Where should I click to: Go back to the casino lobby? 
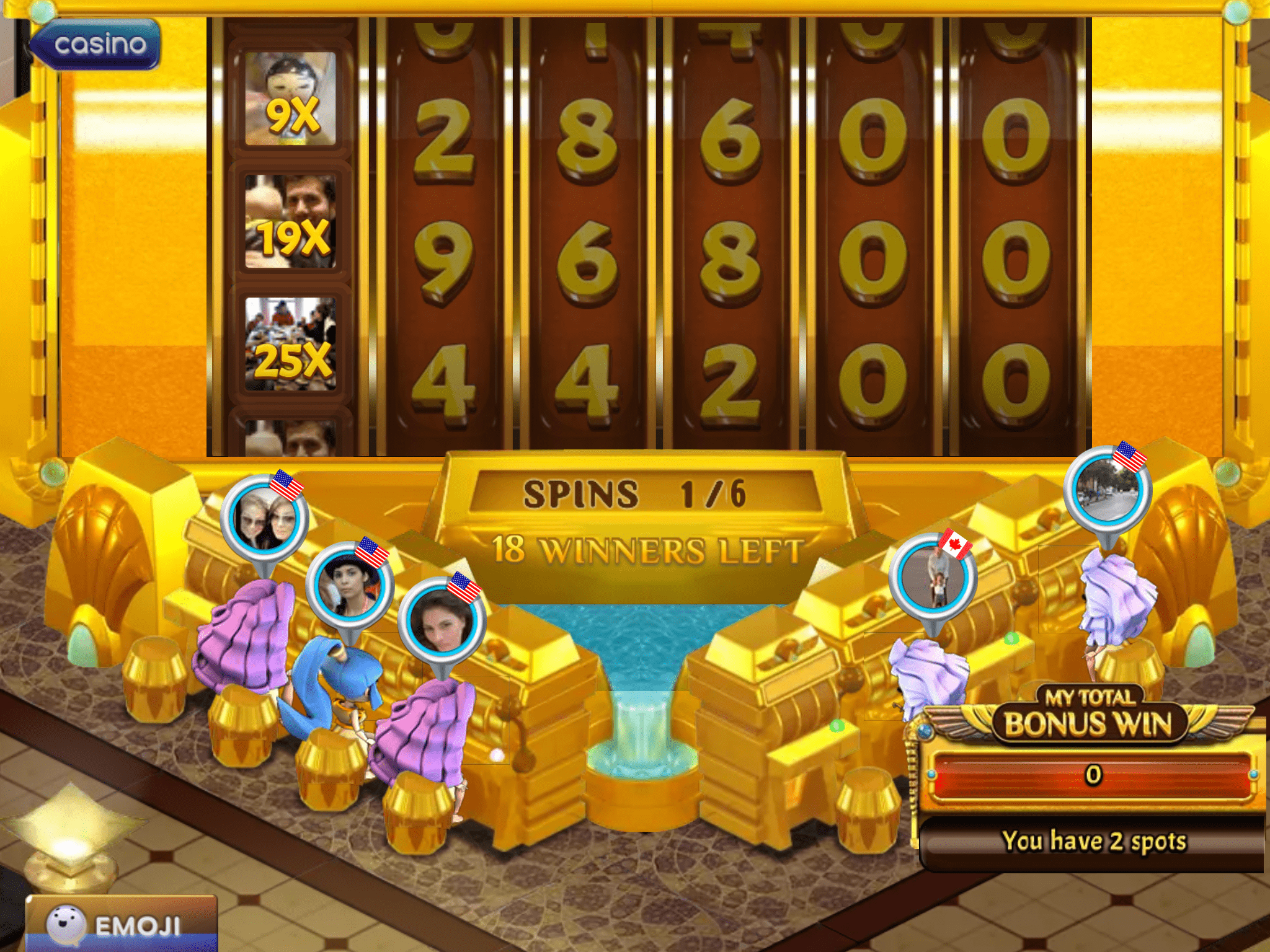click(x=95, y=44)
